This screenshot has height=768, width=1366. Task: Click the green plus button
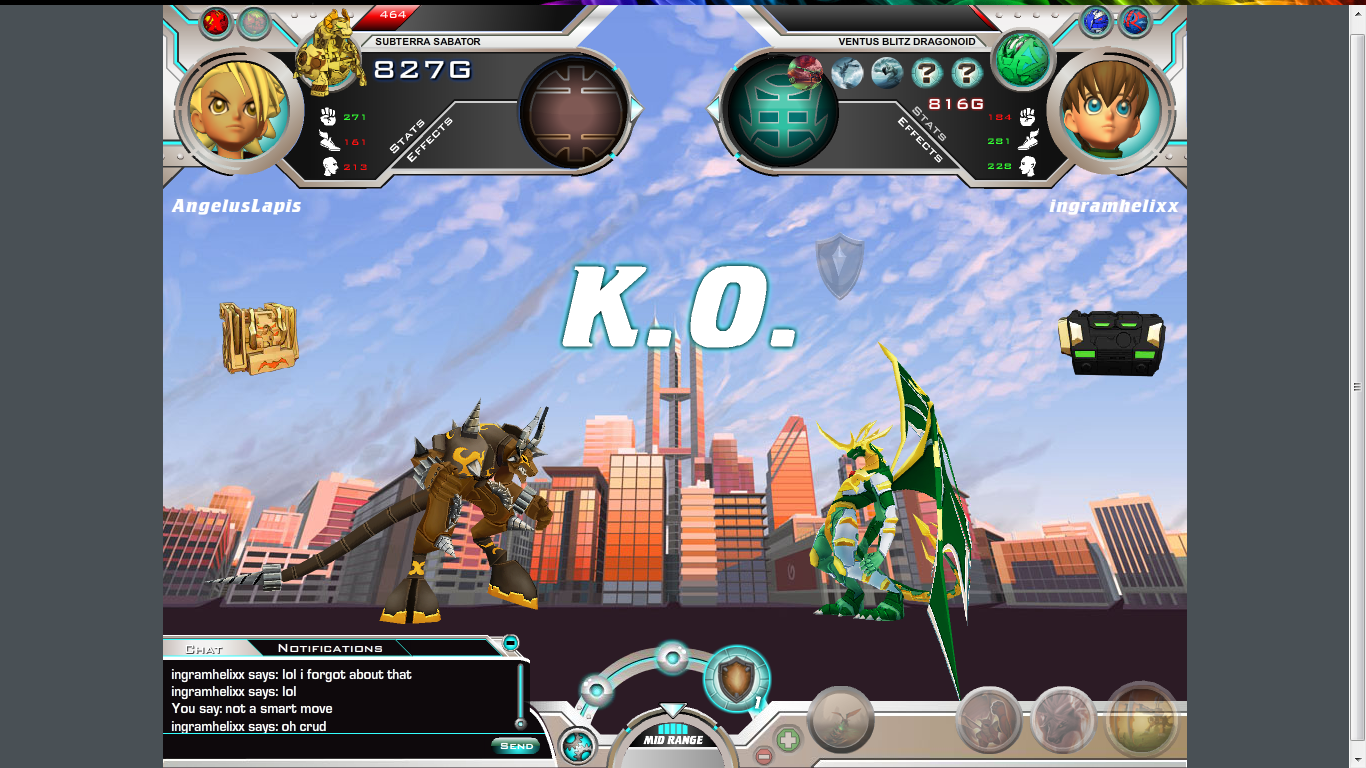pyautogui.click(x=788, y=740)
